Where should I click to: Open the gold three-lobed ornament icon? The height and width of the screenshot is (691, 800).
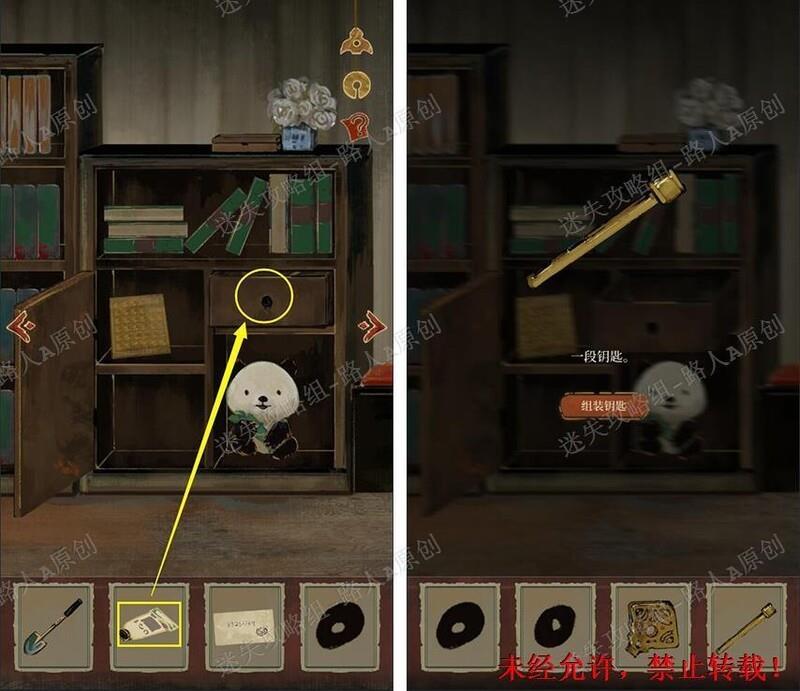tap(353, 40)
